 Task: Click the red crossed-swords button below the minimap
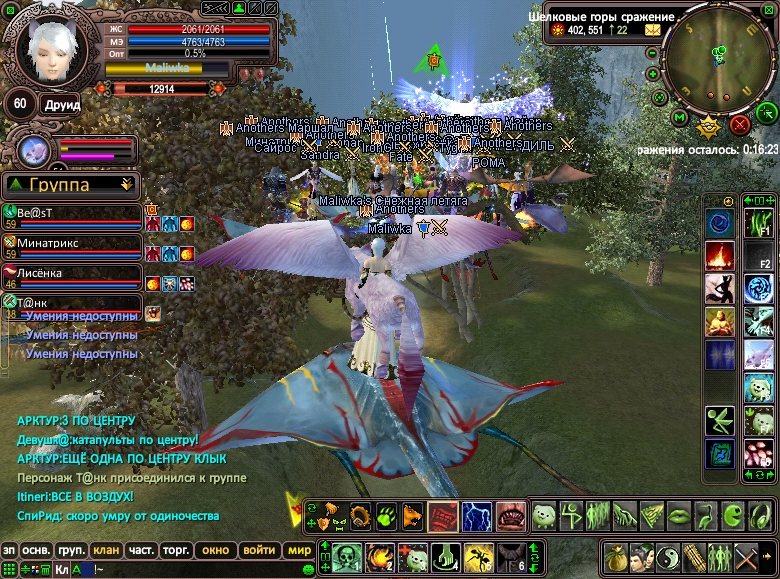point(740,124)
